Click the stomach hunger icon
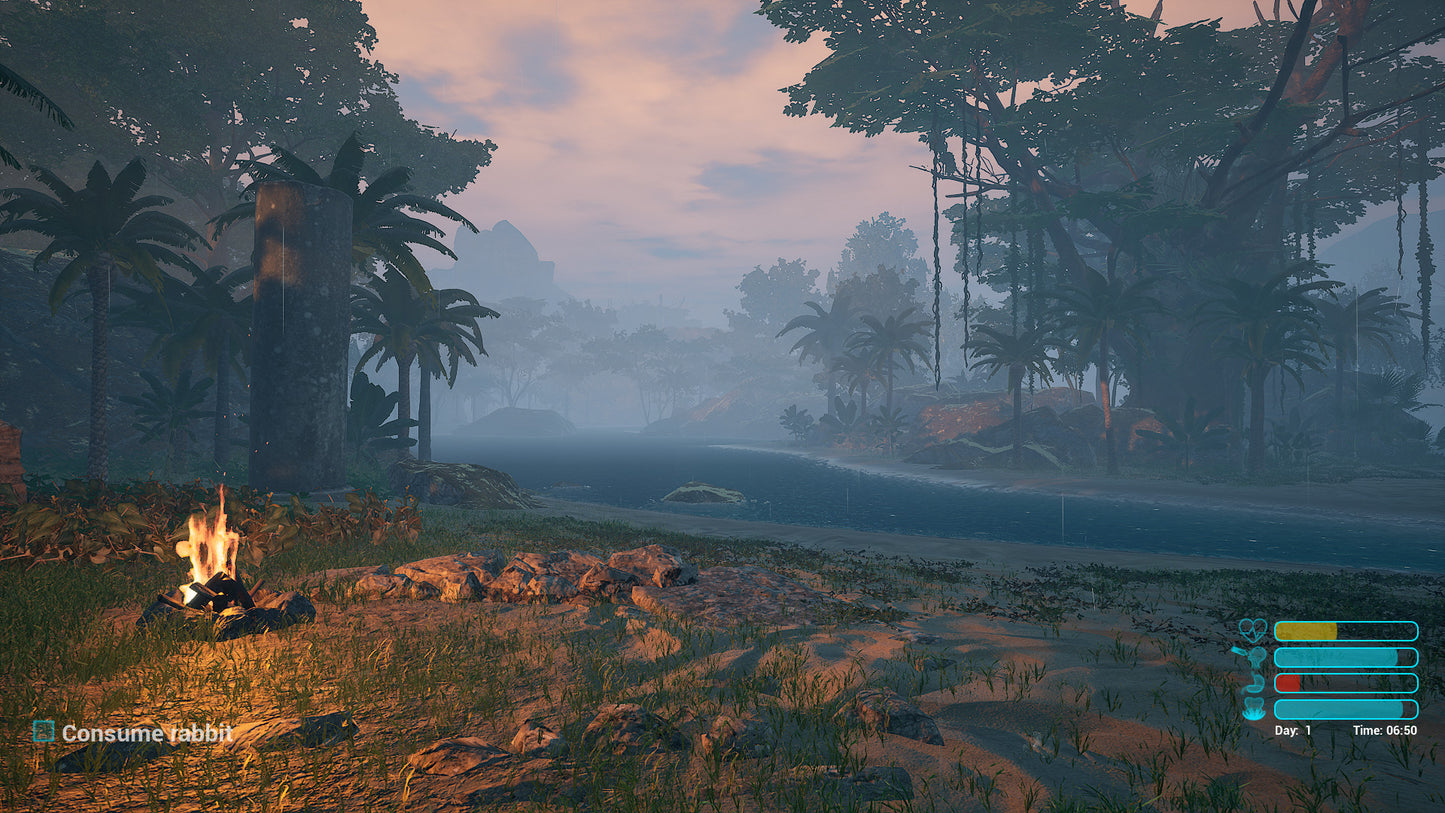This screenshot has height=813, width=1445. pos(1252,683)
